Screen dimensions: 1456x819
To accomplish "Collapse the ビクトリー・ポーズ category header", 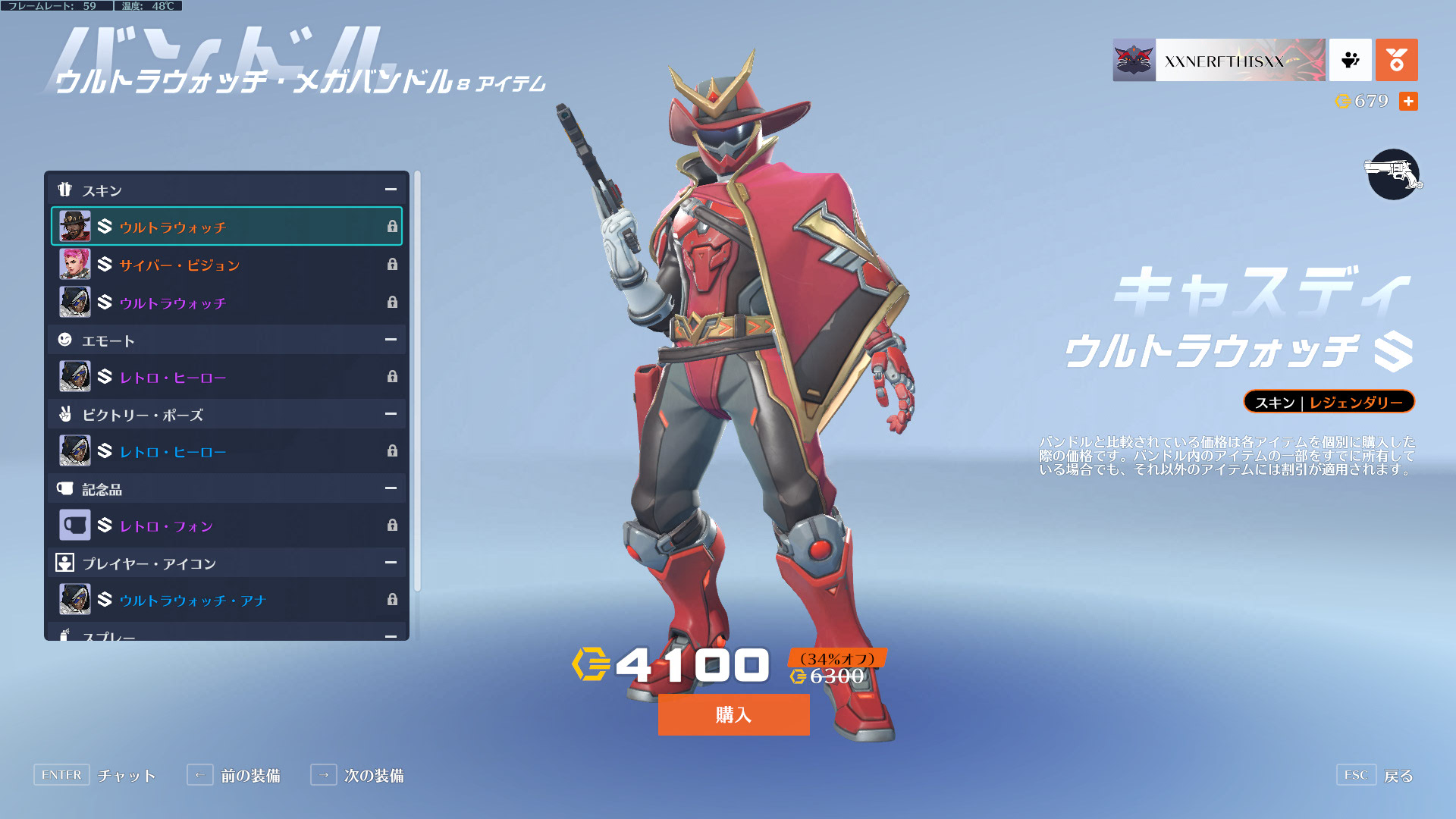I will pos(391,414).
